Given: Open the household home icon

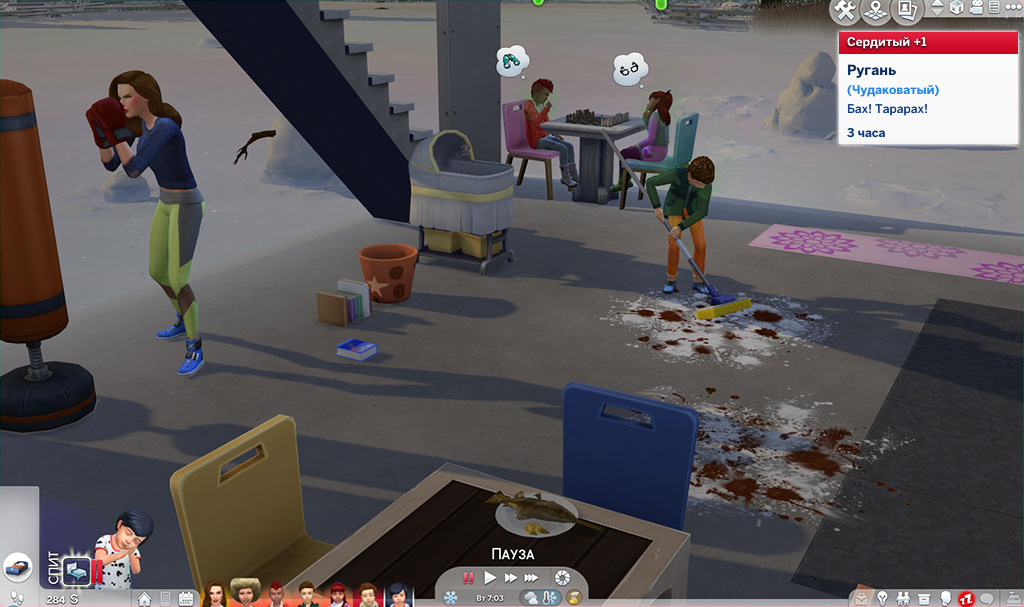Looking at the screenshot, I should 145,599.
